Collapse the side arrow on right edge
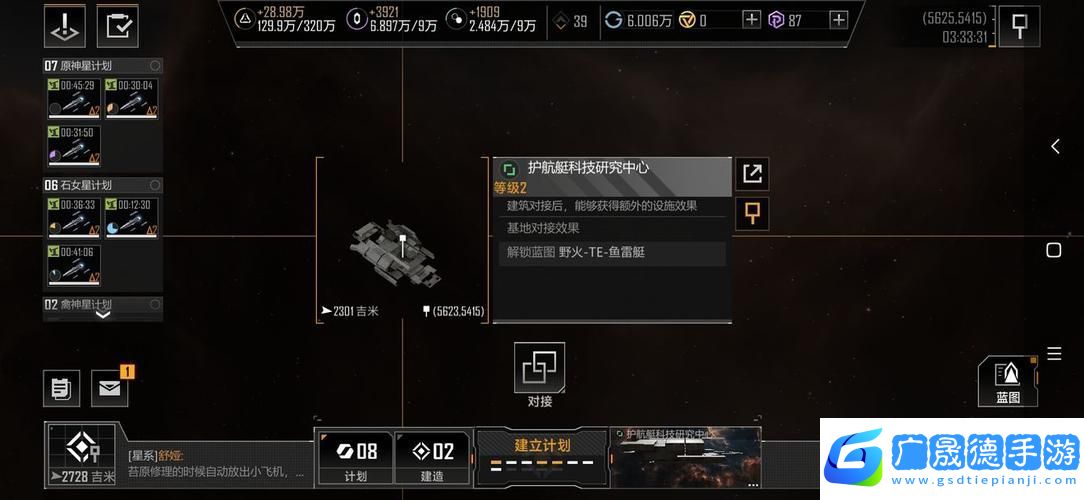The height and width of the screenshot is (500, 1084). [1055, 147]
